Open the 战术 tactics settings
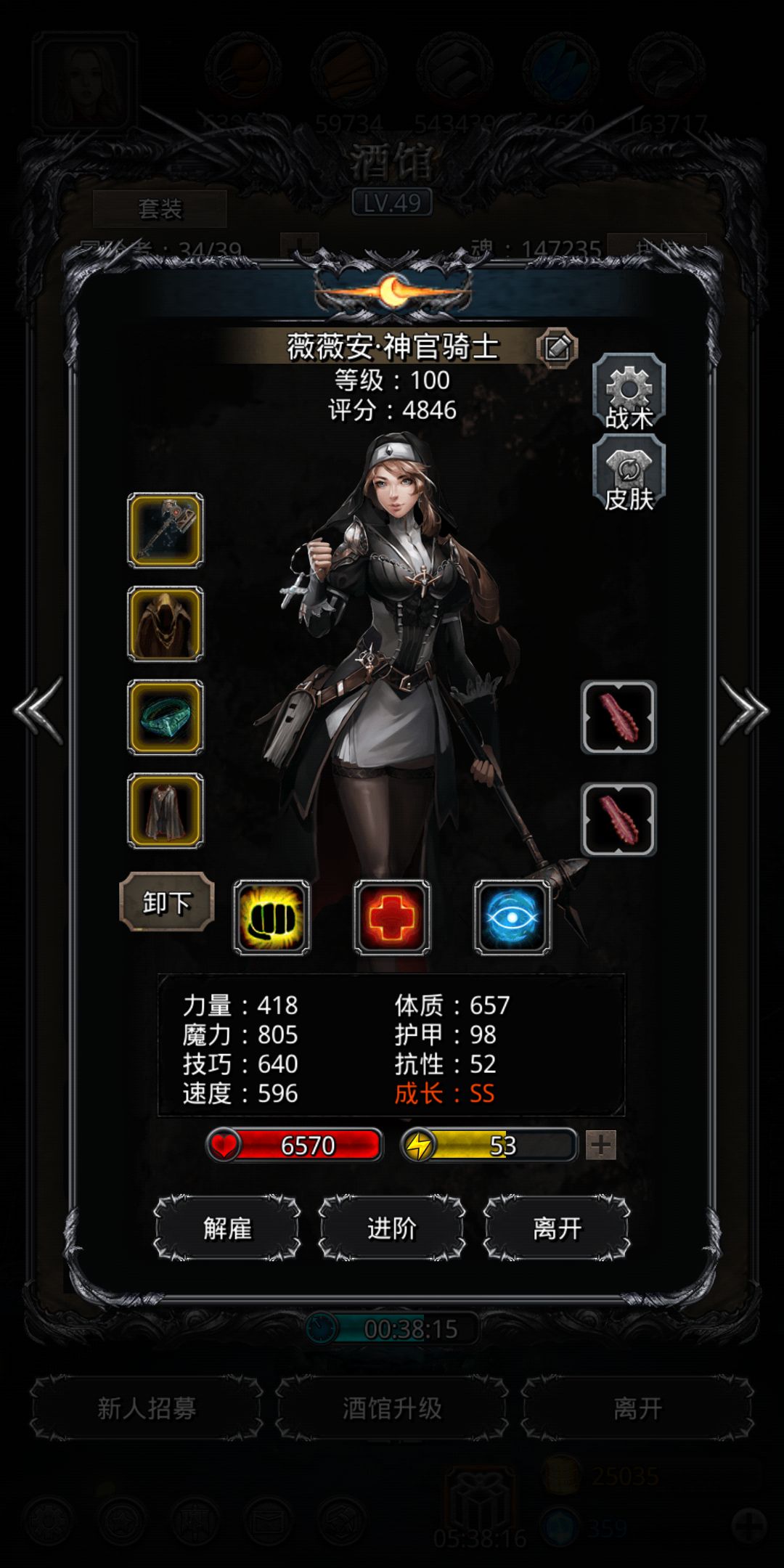Screen dimensions: 784x1568 [x=629, y=393]
